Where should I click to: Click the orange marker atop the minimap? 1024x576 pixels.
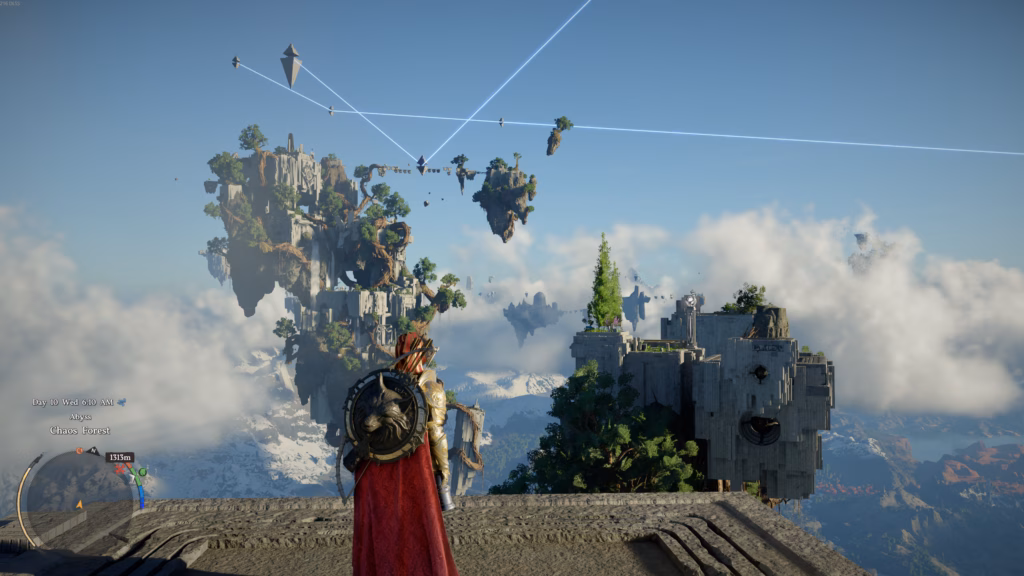coord(79,451)
